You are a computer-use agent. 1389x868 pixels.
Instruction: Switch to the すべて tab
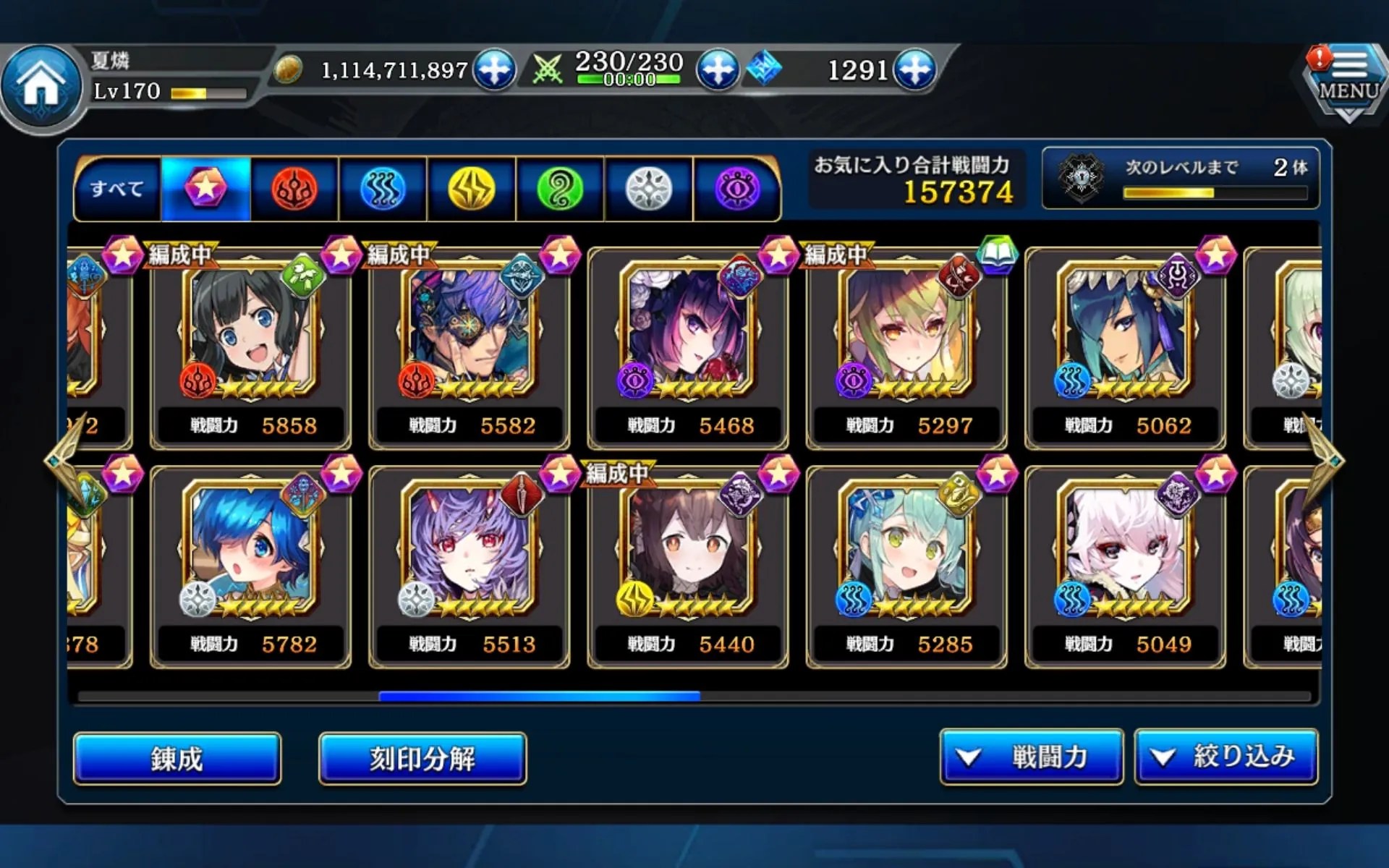pos(117,190)
